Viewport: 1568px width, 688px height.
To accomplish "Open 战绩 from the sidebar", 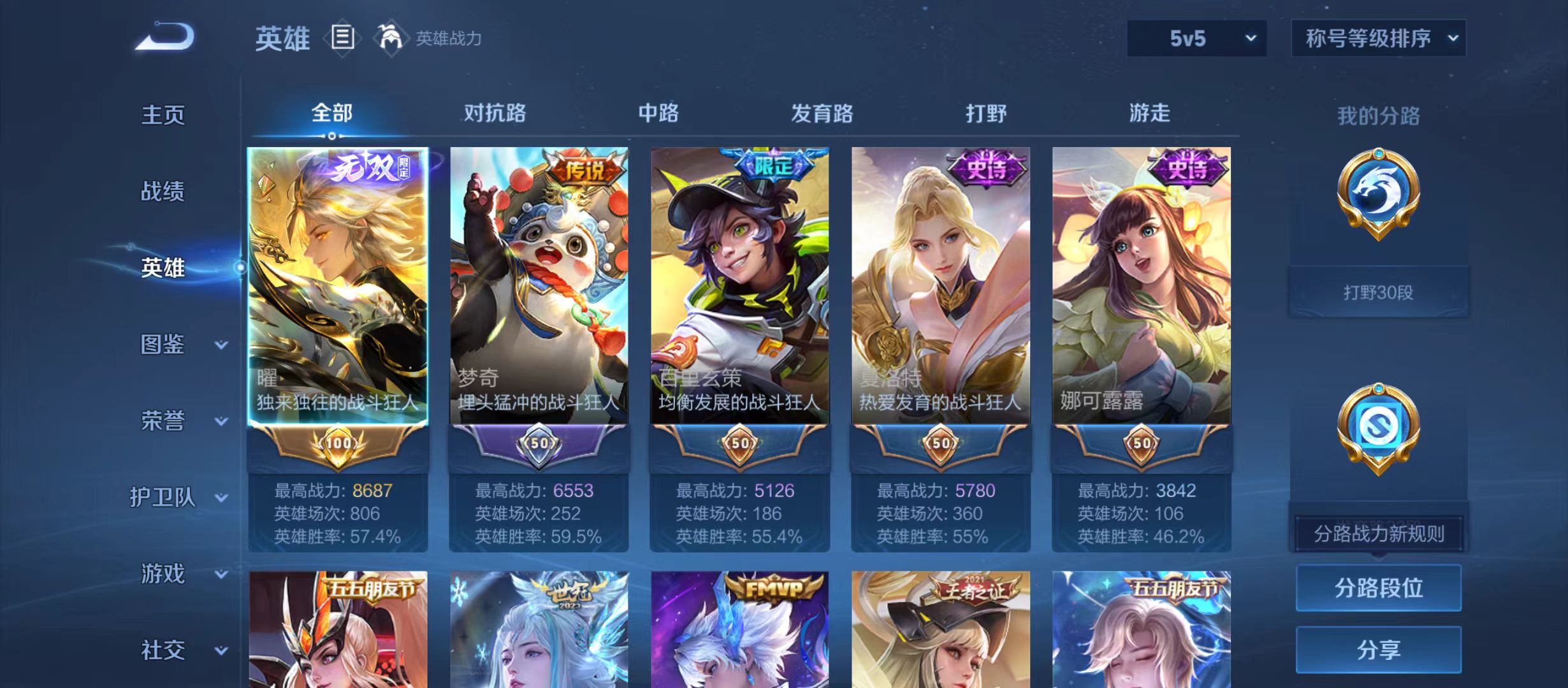I will (x=163, y=191).
